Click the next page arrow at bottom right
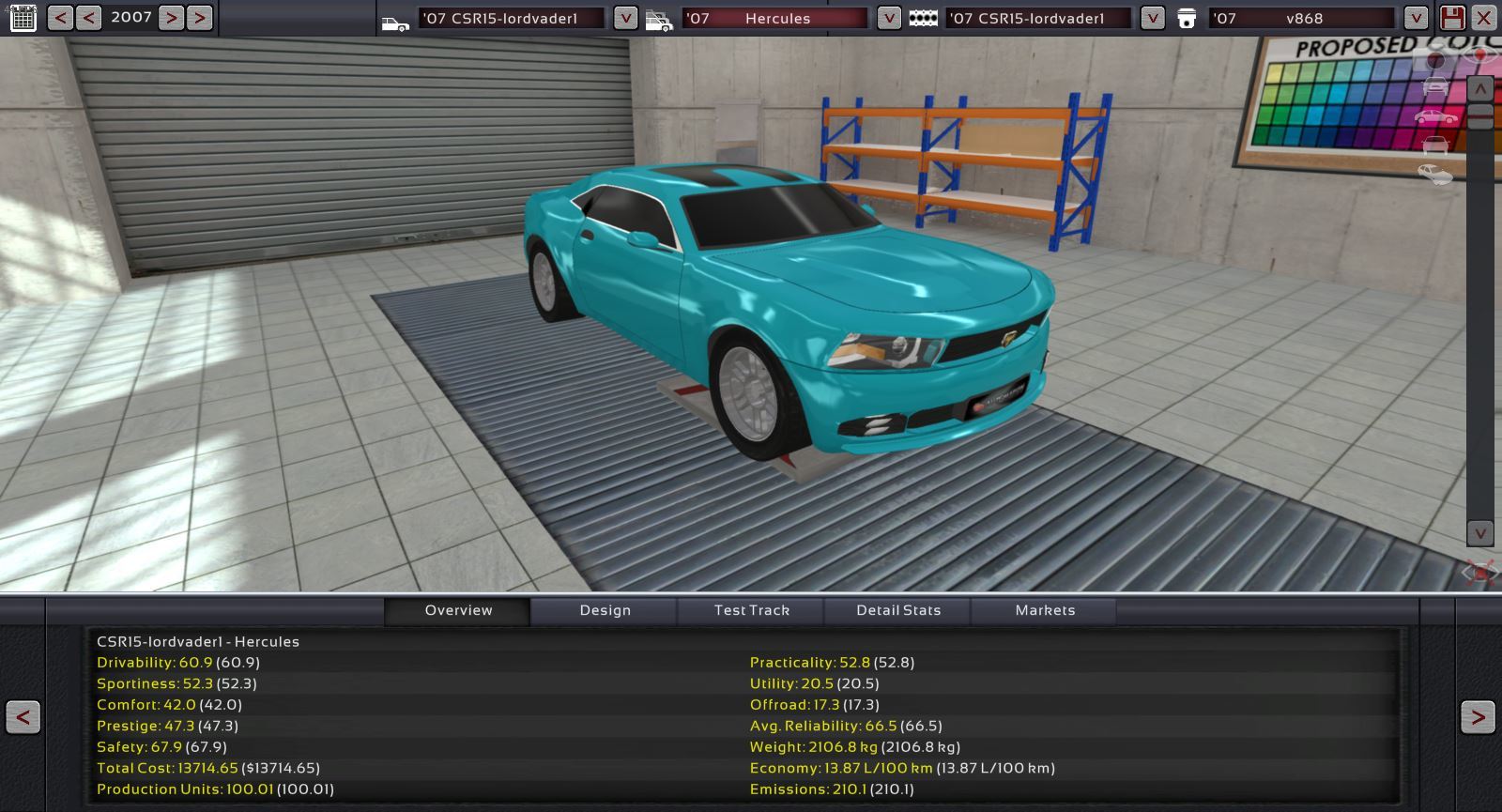 point(1477,718)
